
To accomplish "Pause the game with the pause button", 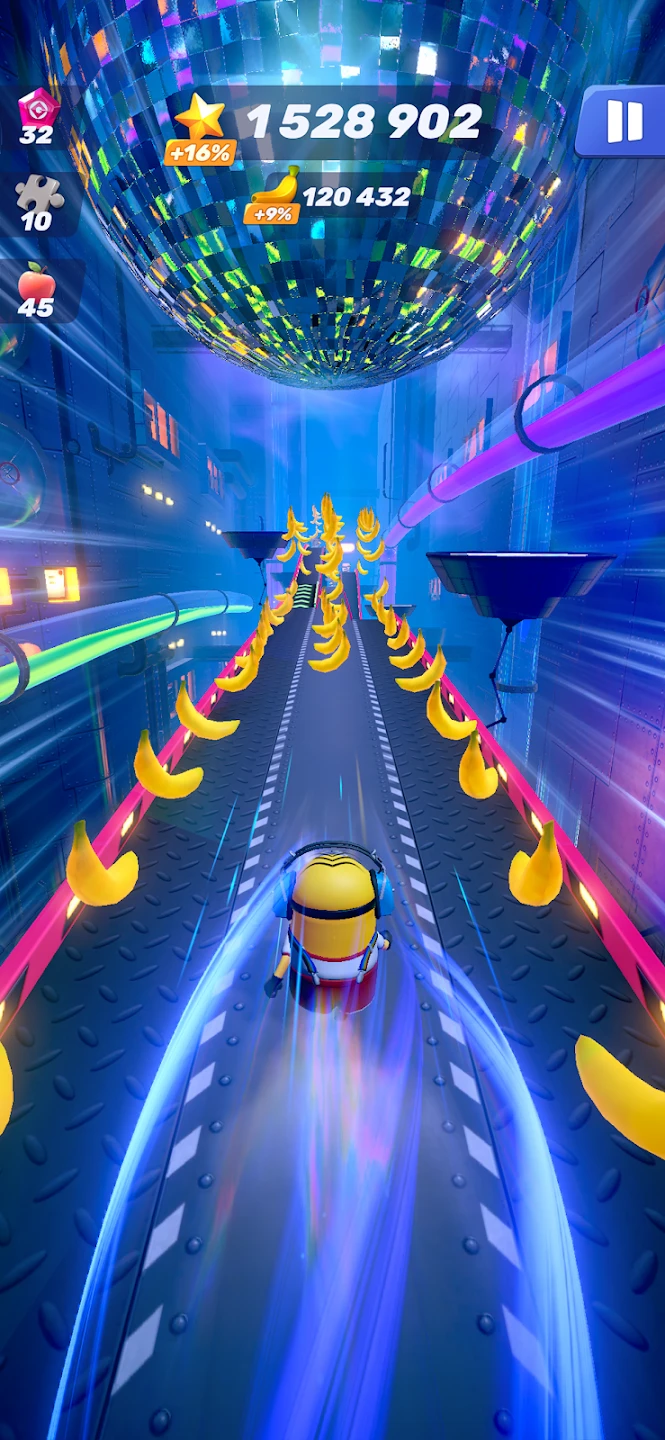I will [624, 121].
